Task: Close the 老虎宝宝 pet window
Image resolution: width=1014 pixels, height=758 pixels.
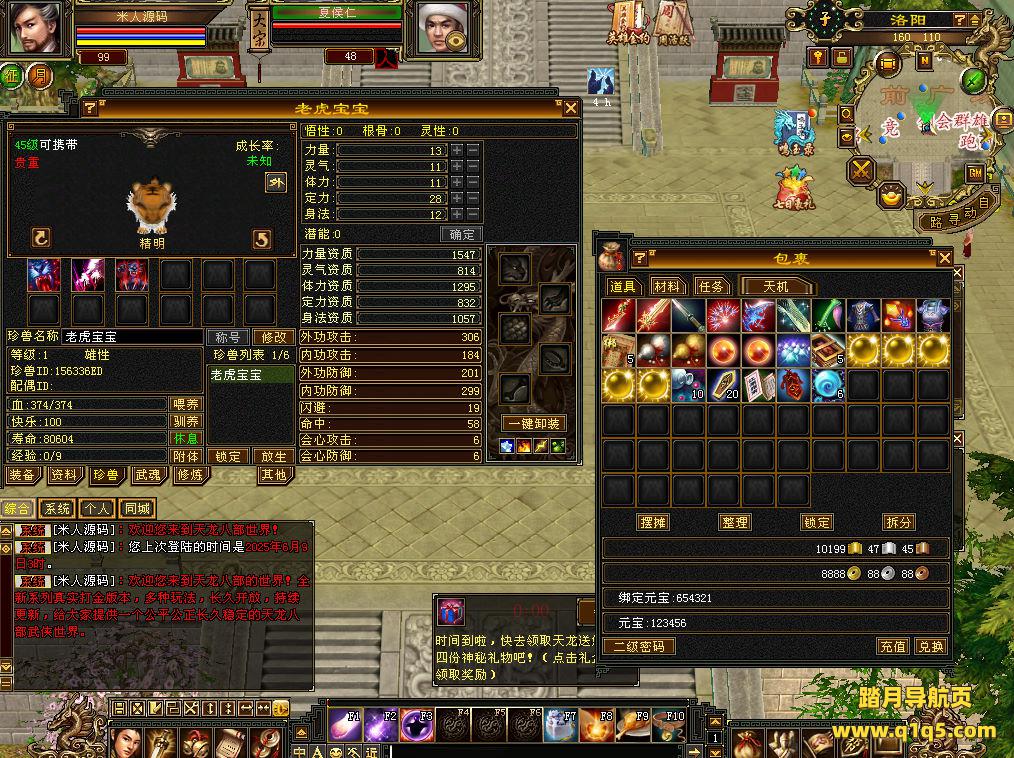Action: click(x=570, y=108)
